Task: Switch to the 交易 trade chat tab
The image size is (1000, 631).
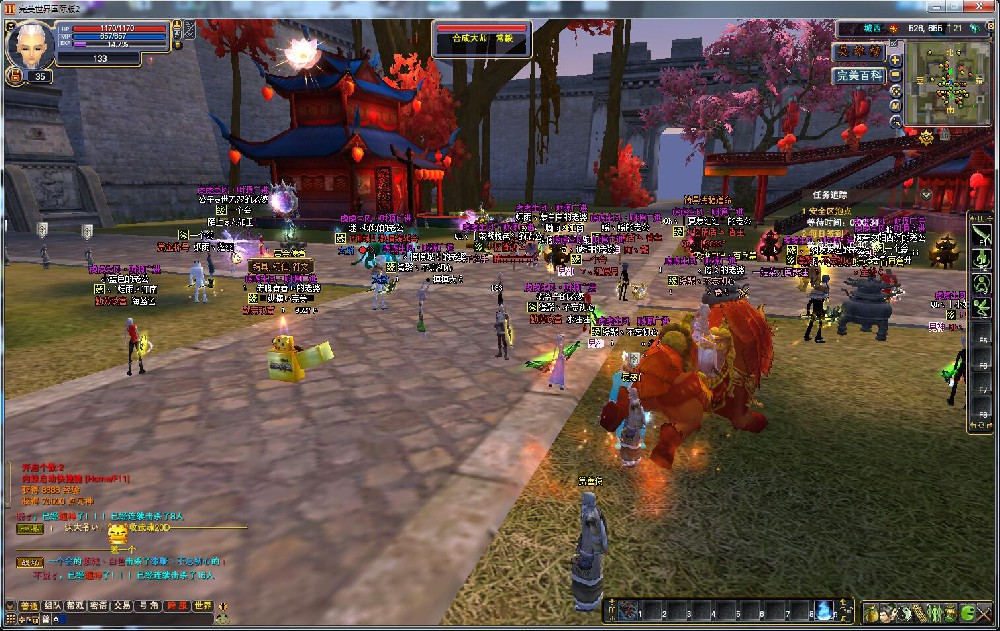Action: click(x=122, y=606)
